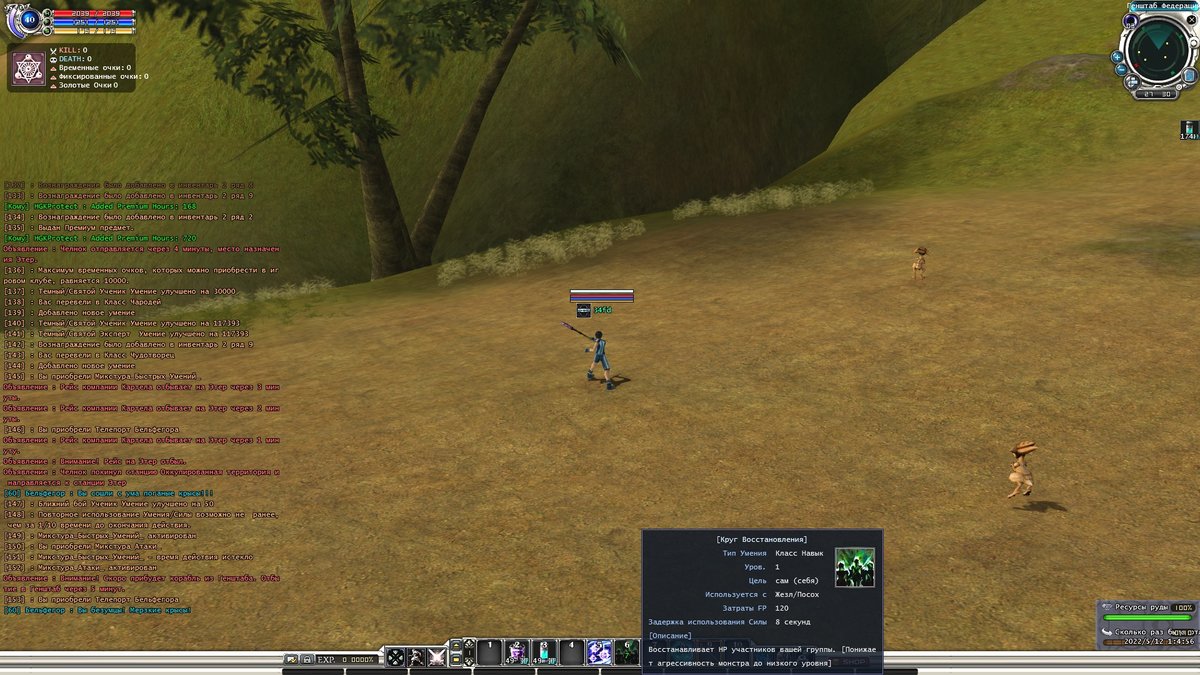This screenshot has height=675, width=1200.
Task: Select the pink starburst icon on the bottom bar
Action: pos(437,657)
